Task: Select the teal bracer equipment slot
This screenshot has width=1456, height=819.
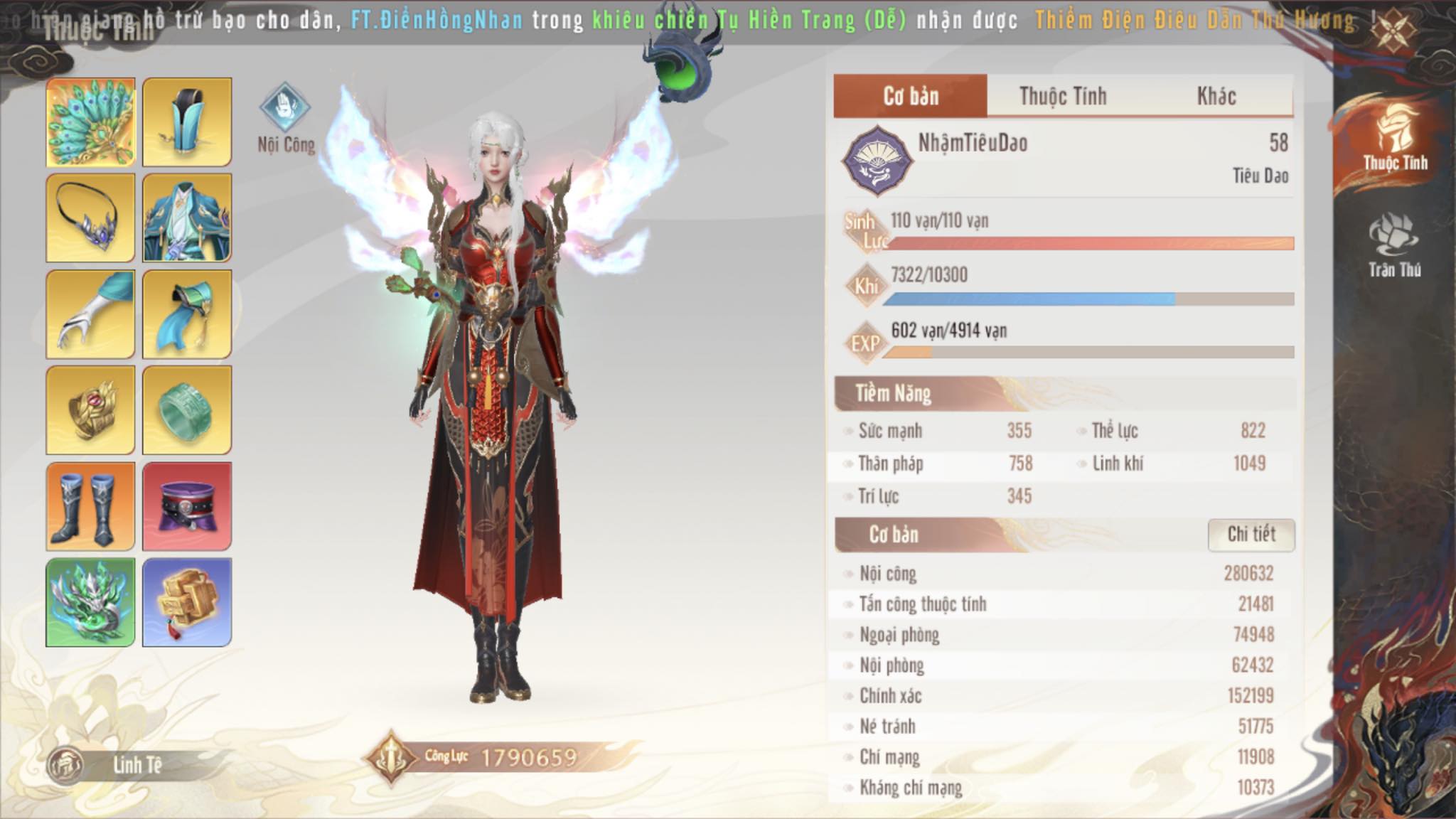Action: [187, 314]
